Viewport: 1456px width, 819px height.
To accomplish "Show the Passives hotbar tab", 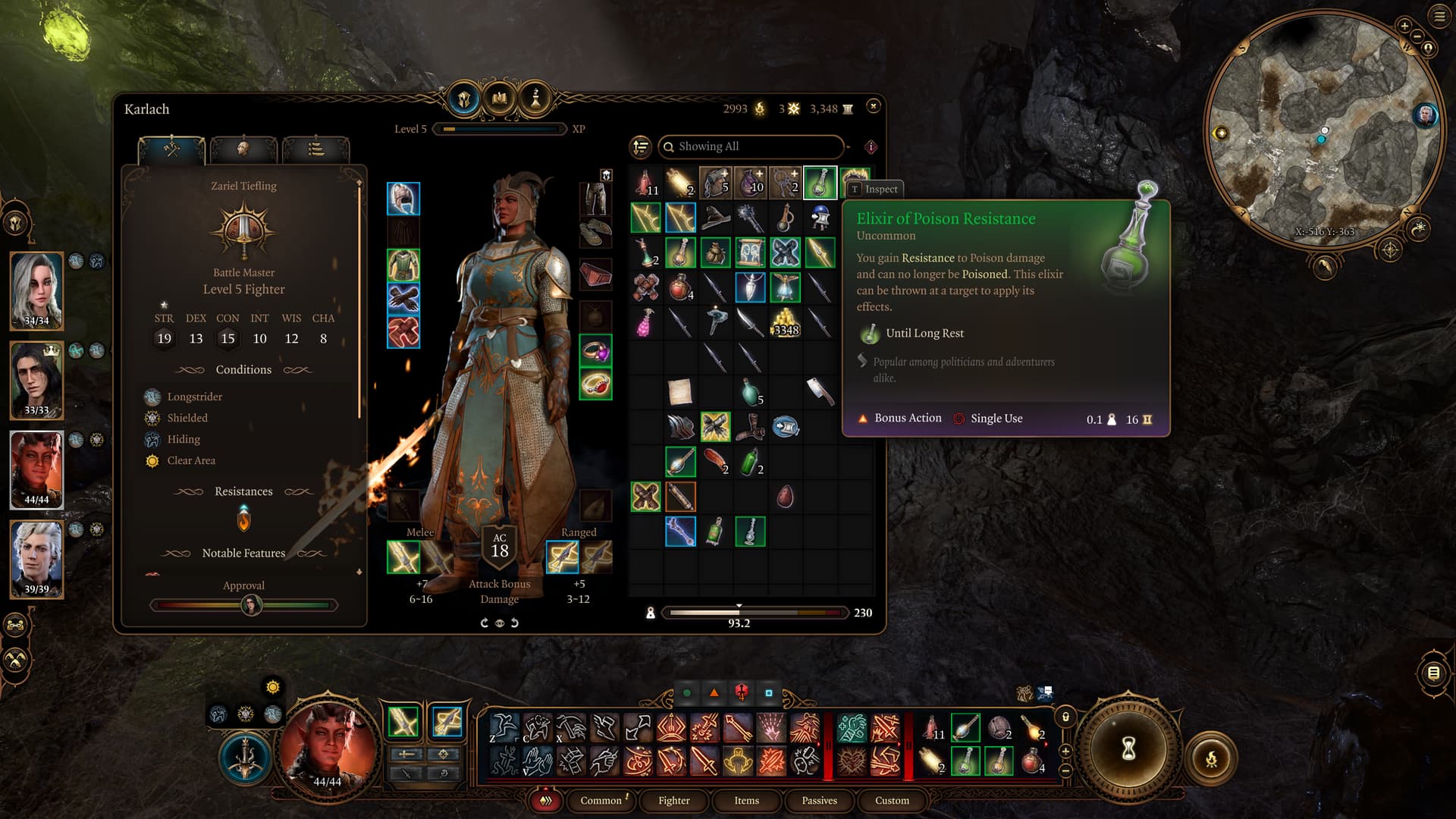I will 819,800.
